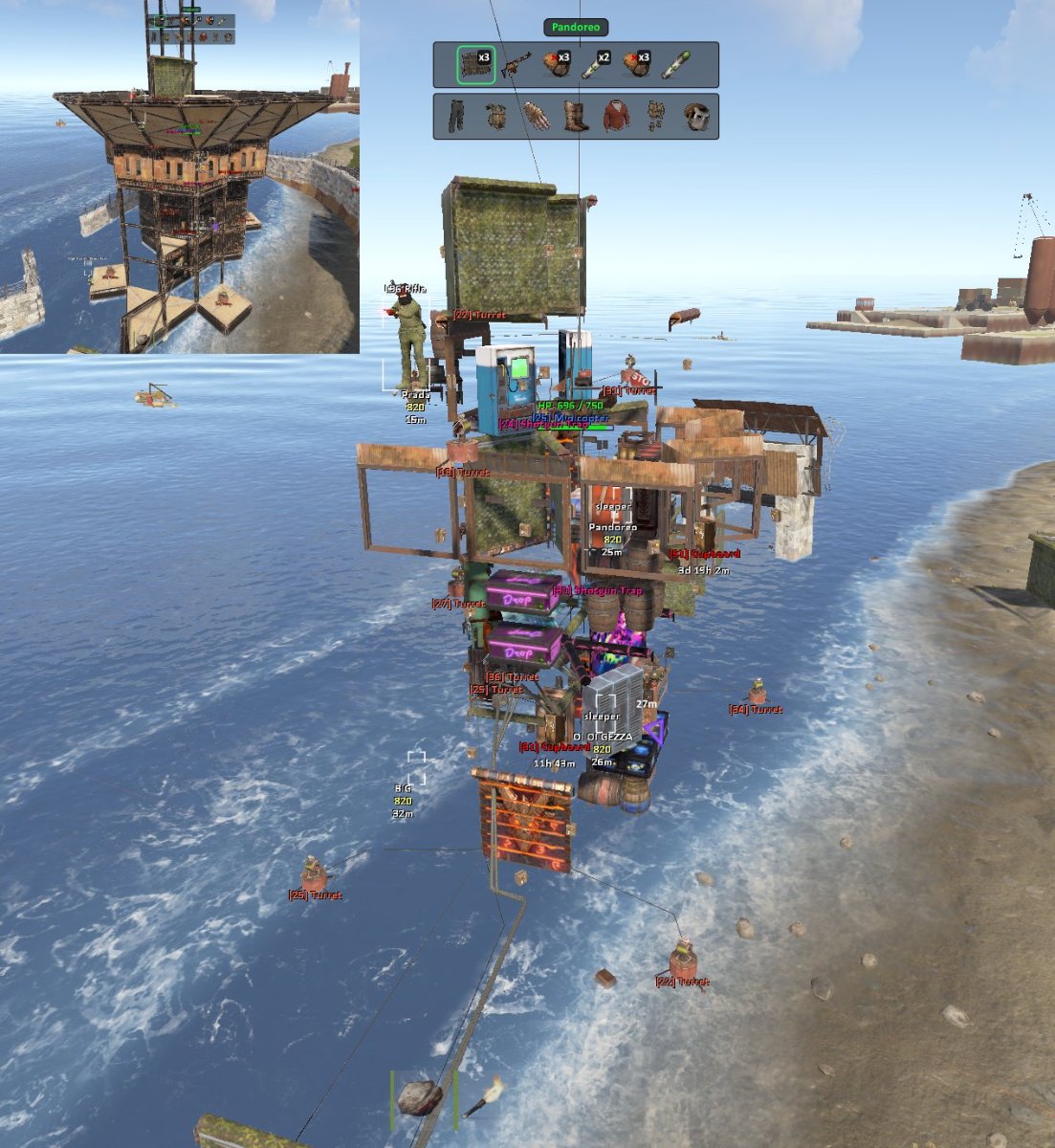1055x1148 pixels.
Task: Select the highlighted barricade slot marked x3
Action: click(475, 65)
